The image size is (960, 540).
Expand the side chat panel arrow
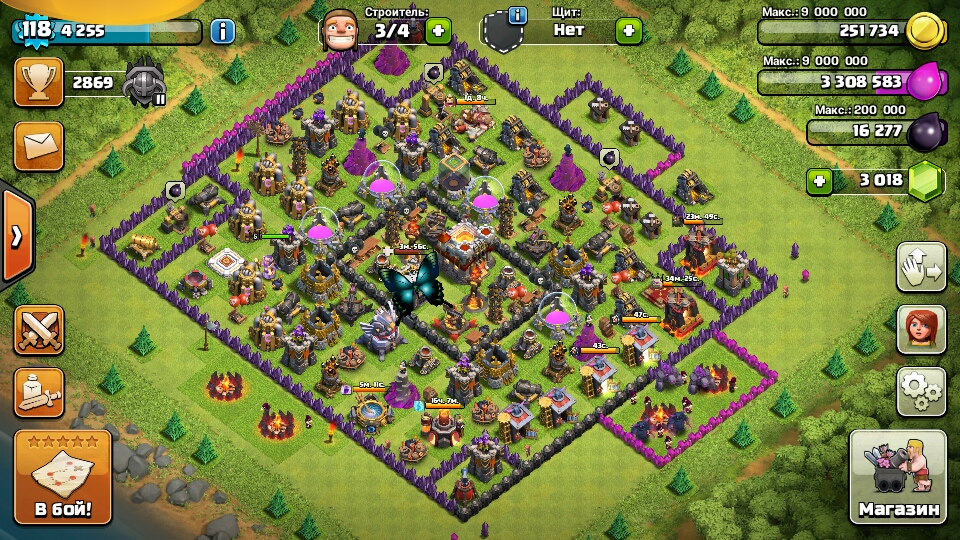point(16,236)
